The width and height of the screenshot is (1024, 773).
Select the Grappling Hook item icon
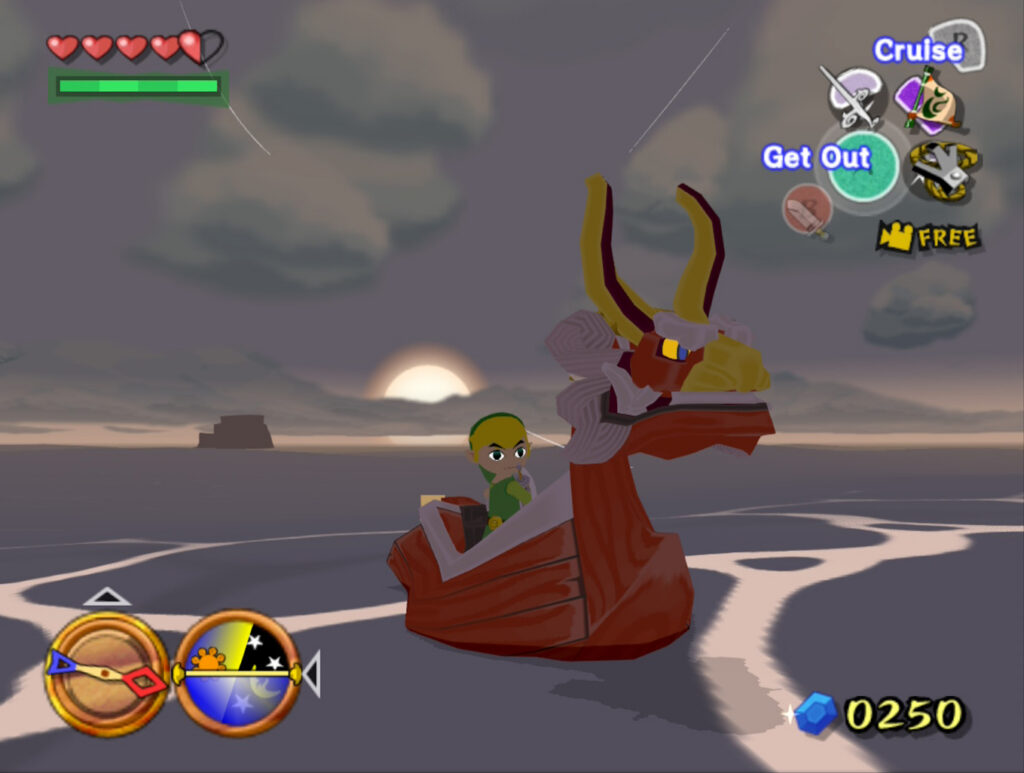coord(943,169)
